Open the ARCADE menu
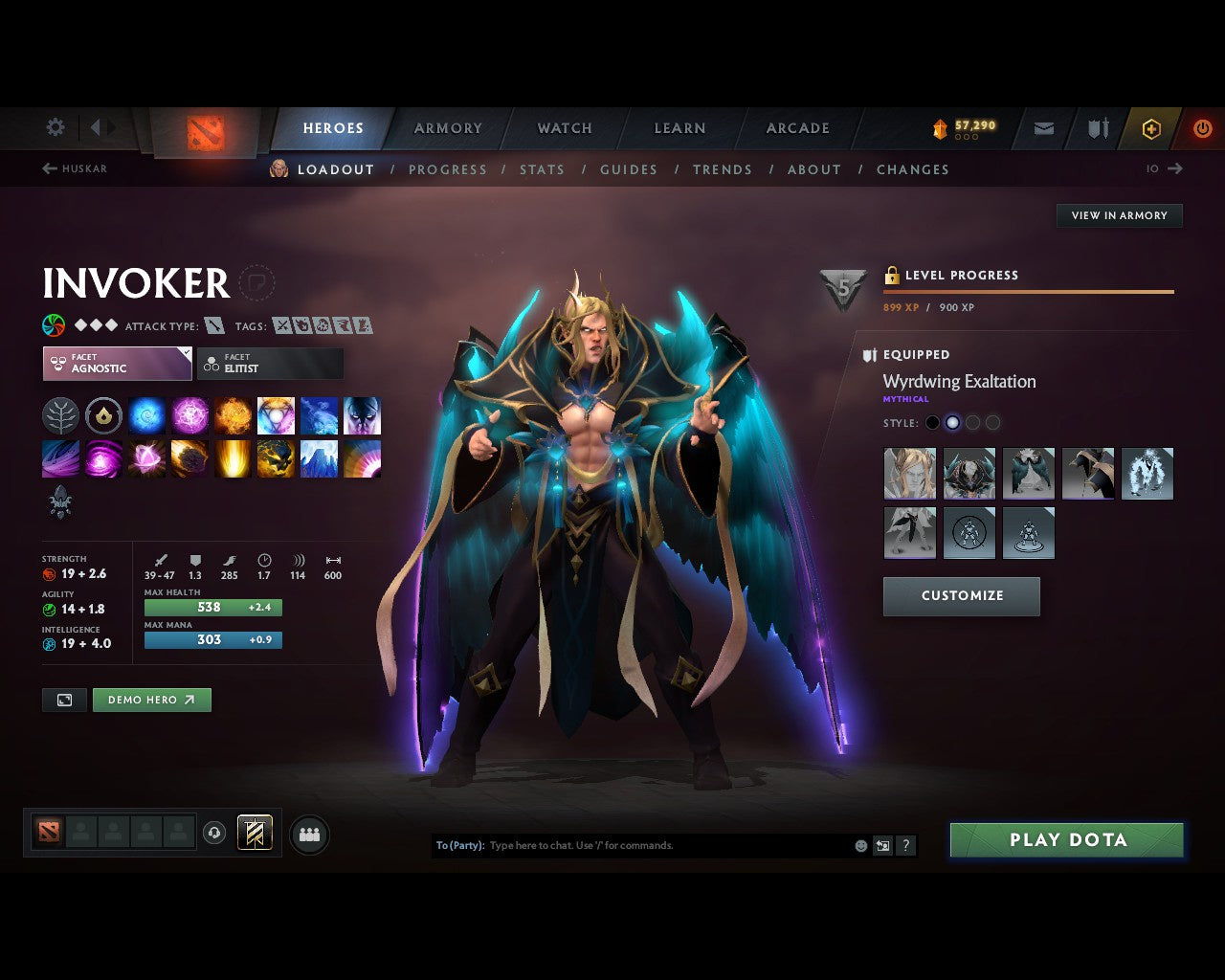The height and width of the screenshot is (980, 1225). coord(796,127)
